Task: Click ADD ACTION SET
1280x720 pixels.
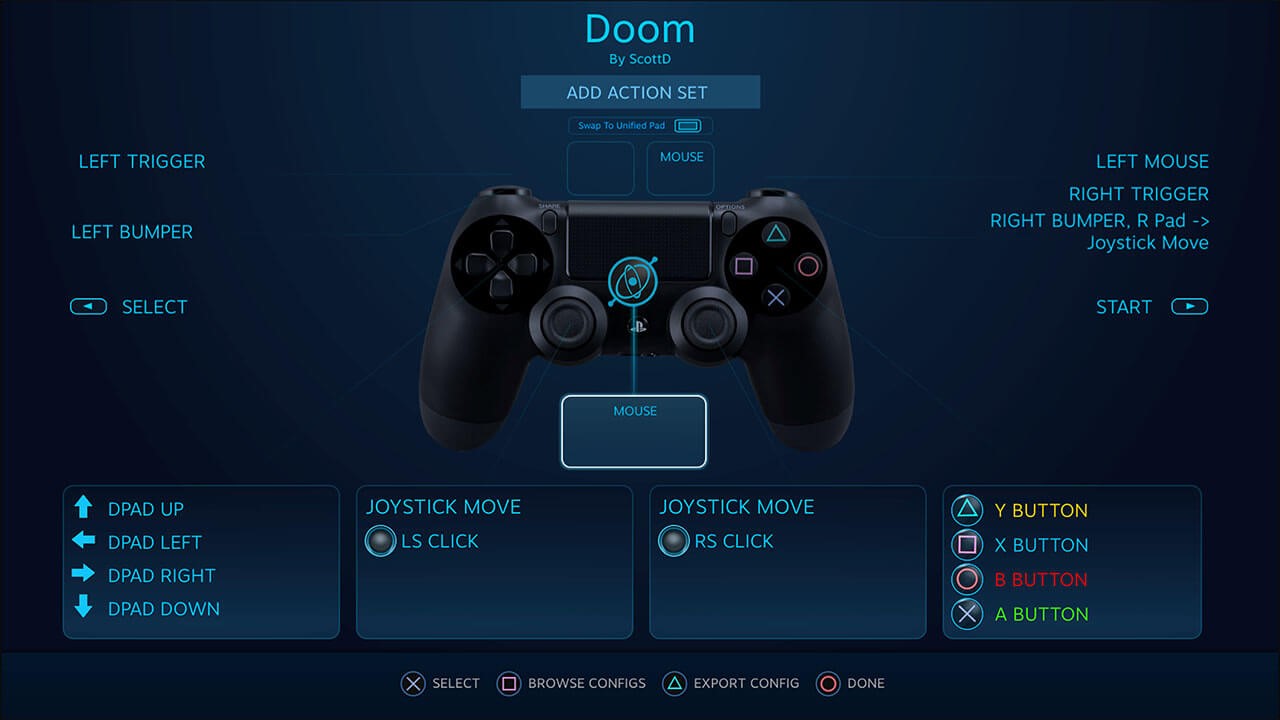Action: click(640, 92)
